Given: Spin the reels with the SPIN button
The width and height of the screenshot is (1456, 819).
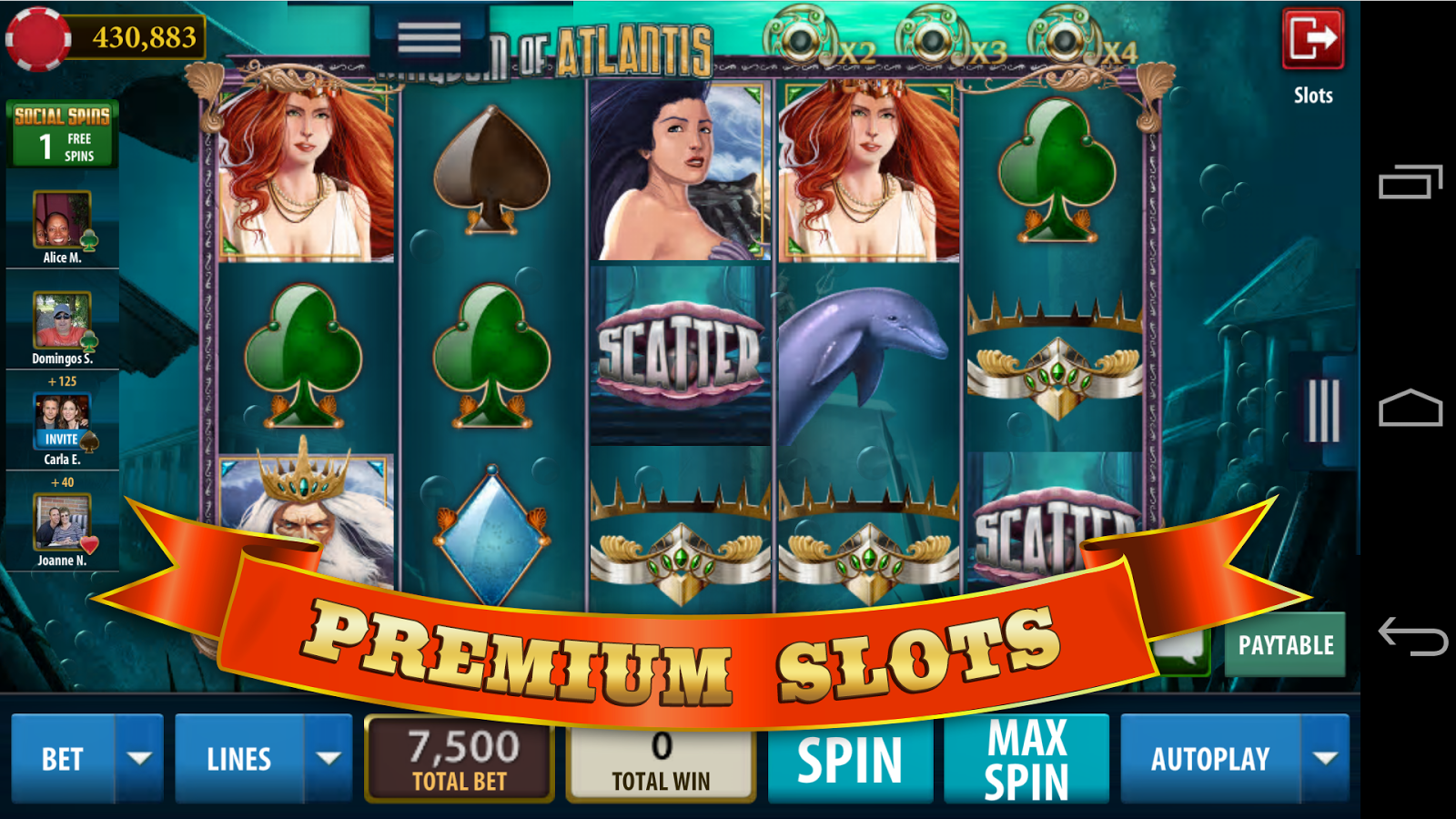Looking at the screenshot, I should coord(850,760).
